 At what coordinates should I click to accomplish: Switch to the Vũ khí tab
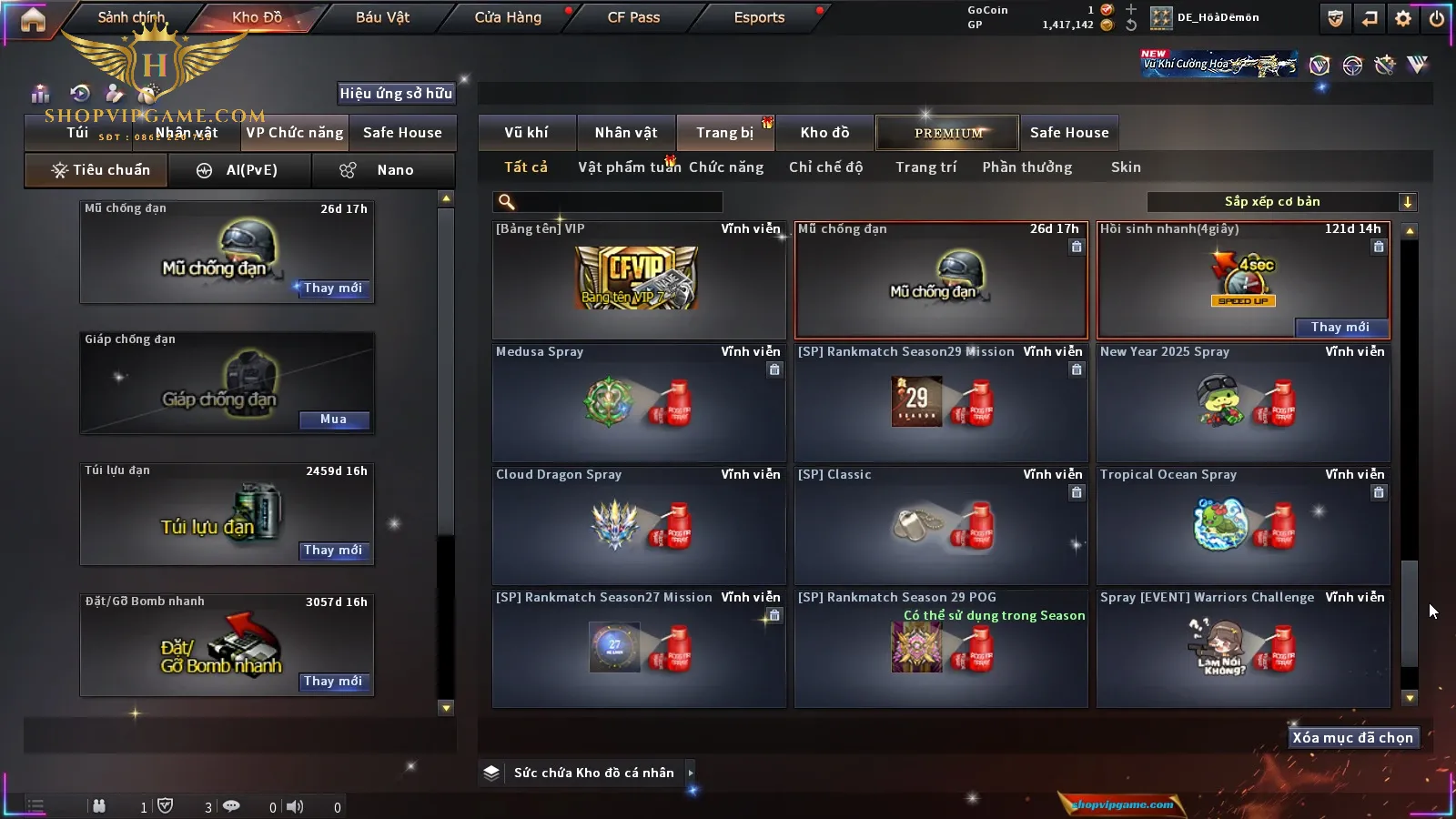[x=526, y=133]
